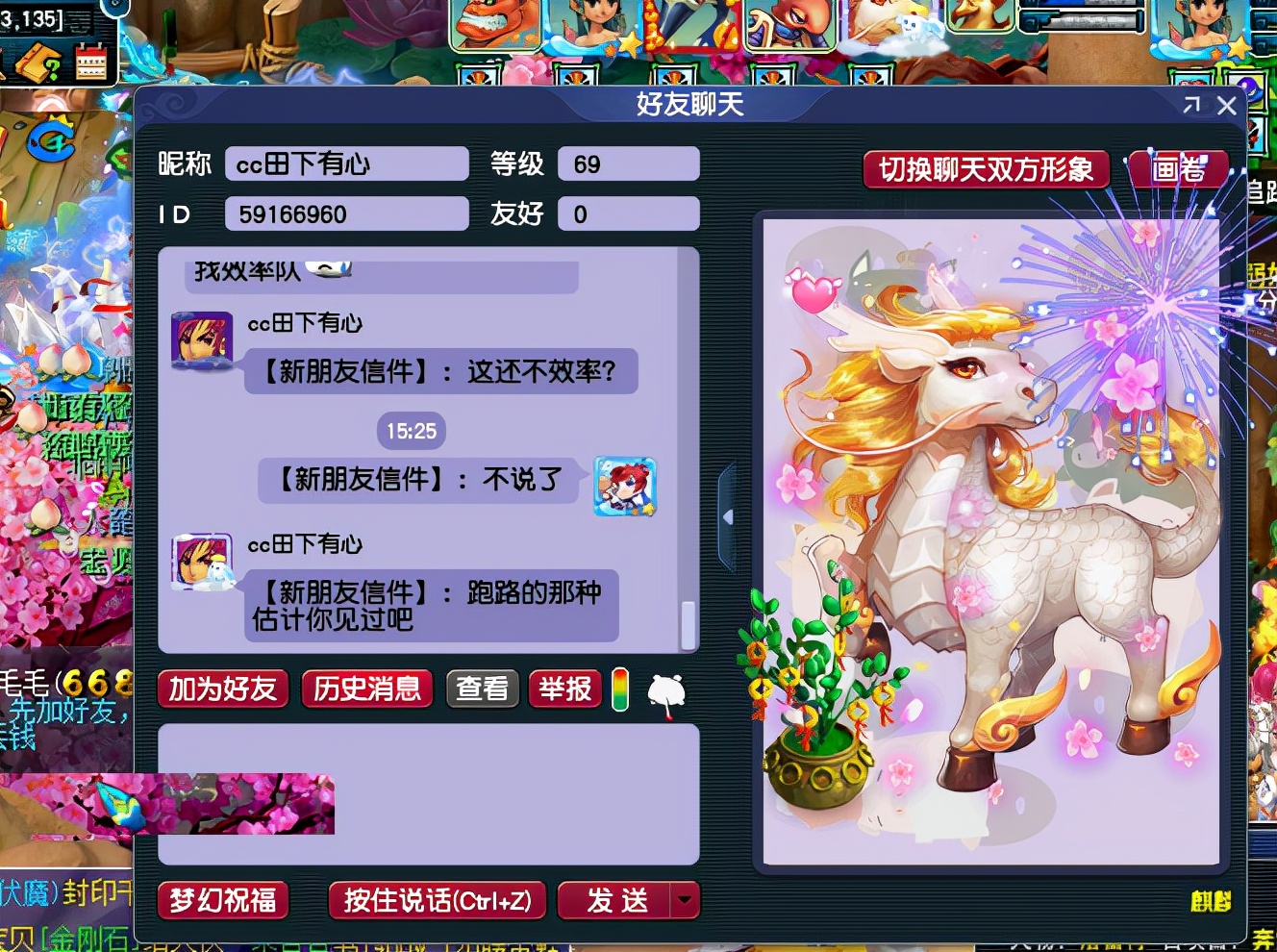
Task: Click the 查看 view toolbar button
Action: coord(482,689)
